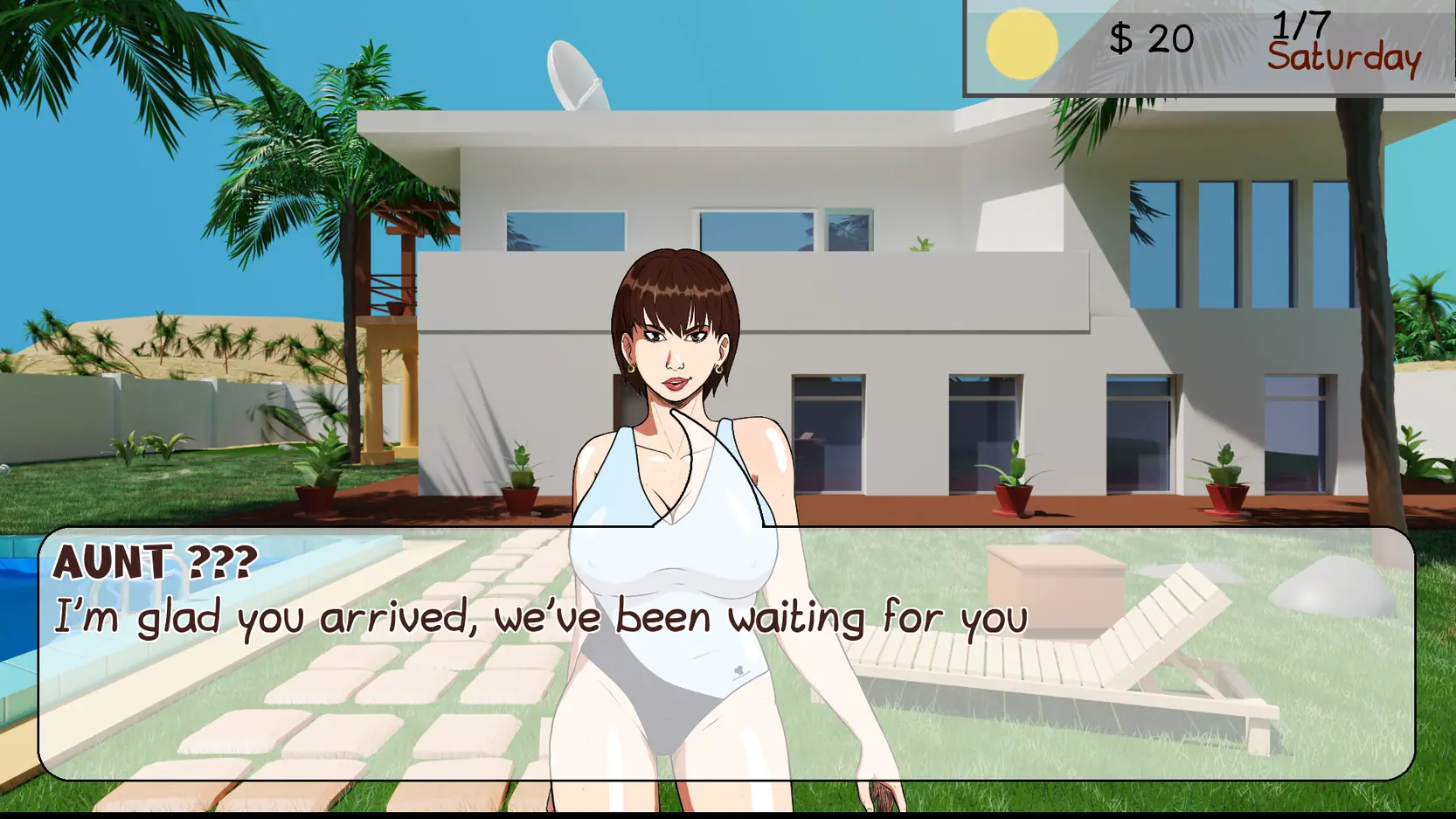Click the HUD status bar panel
1456x819 pixels.
pyautogui.click(x=1206, y=44)
